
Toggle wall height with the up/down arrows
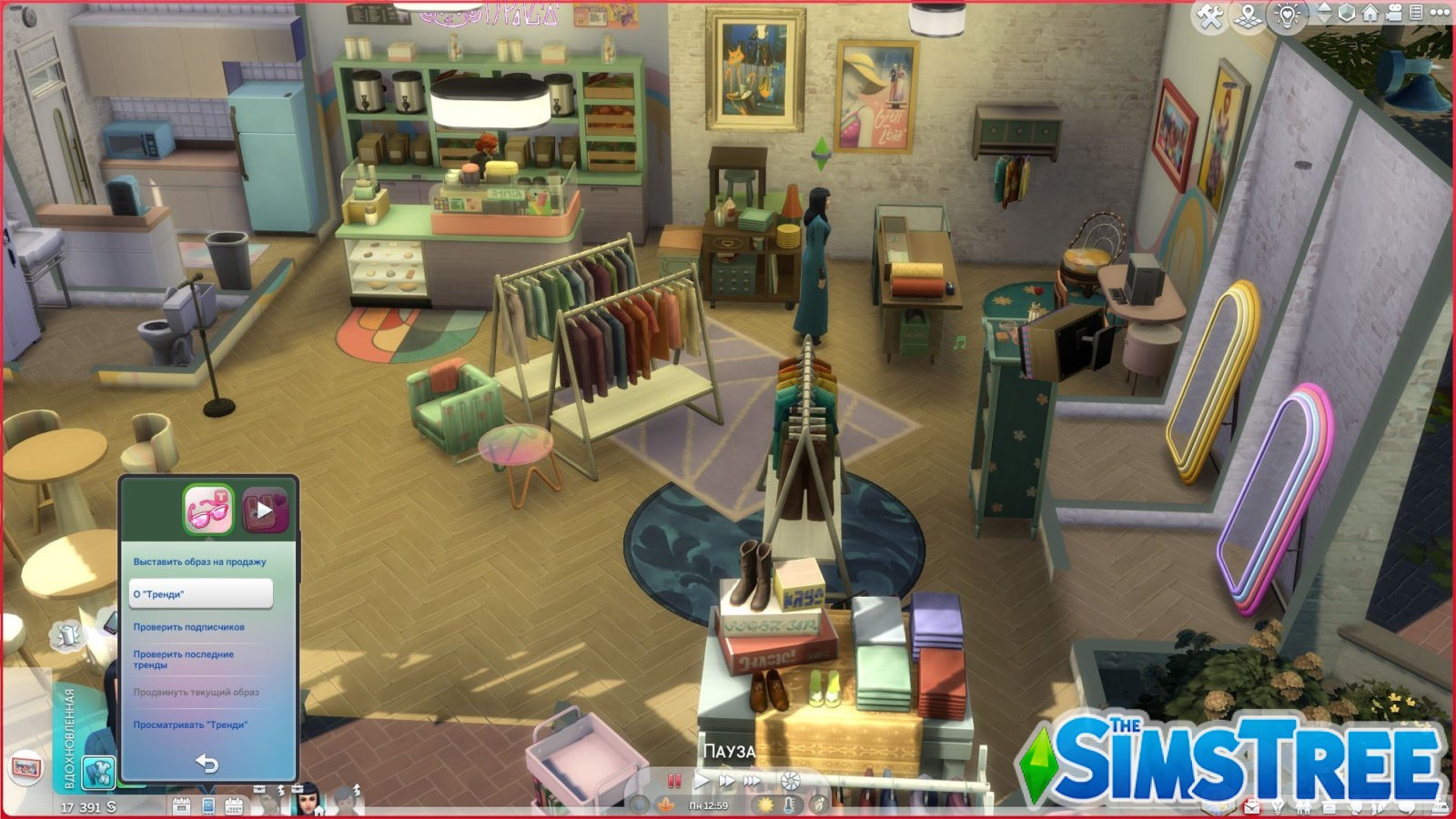point(1324,14)
